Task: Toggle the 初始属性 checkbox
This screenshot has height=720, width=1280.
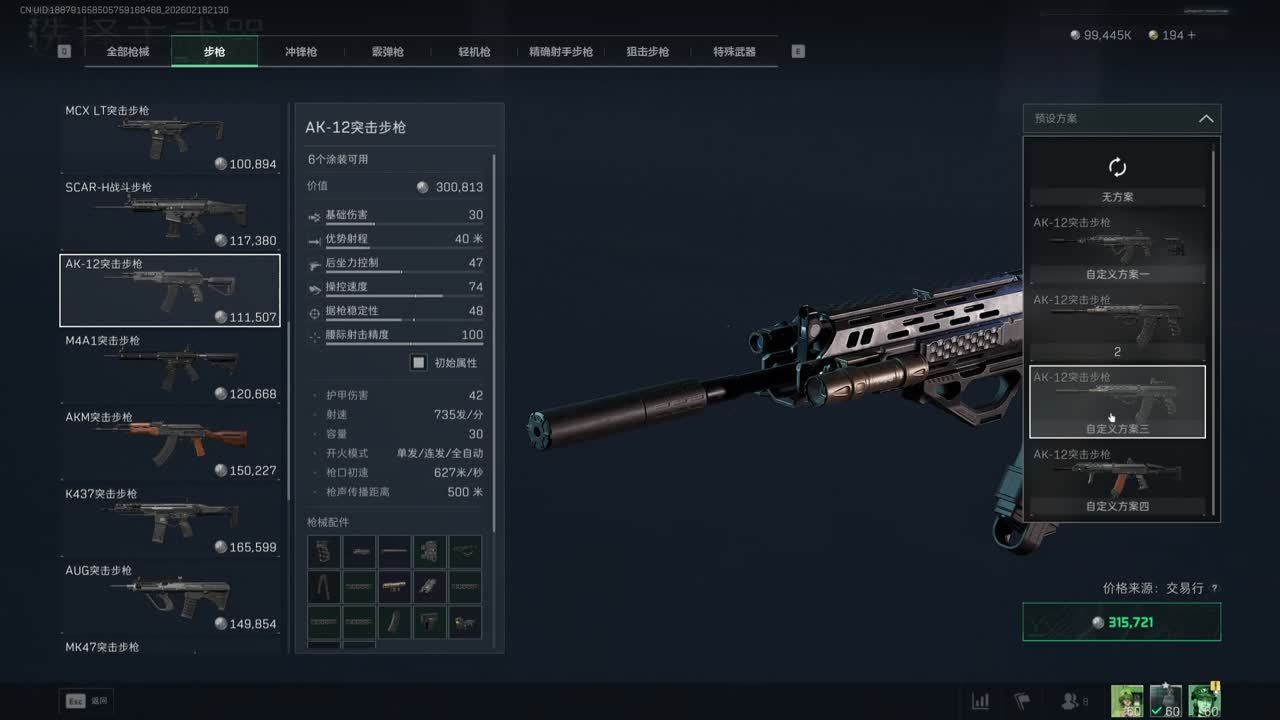Action: point(419,363)
